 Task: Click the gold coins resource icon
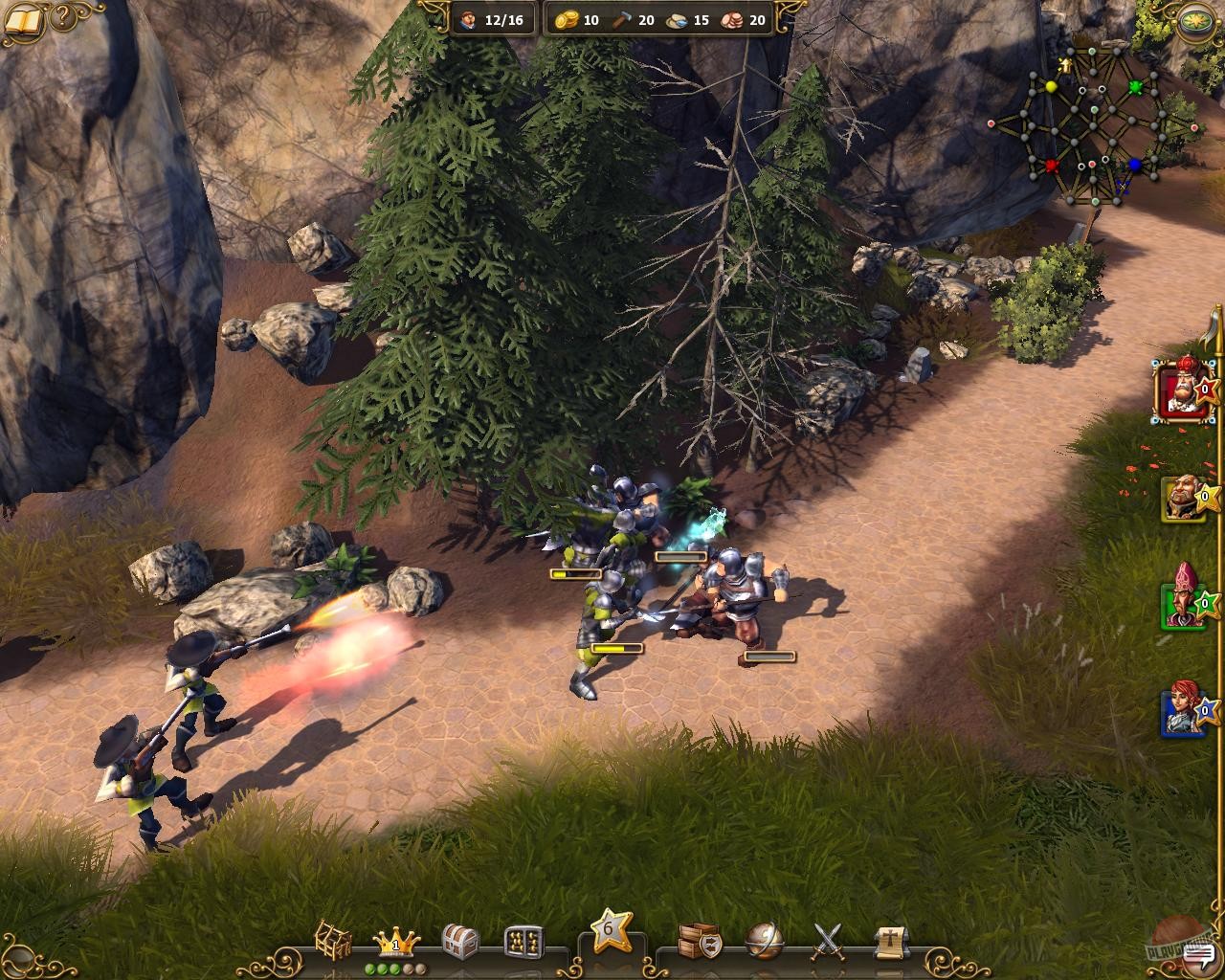tap(567, 18)
